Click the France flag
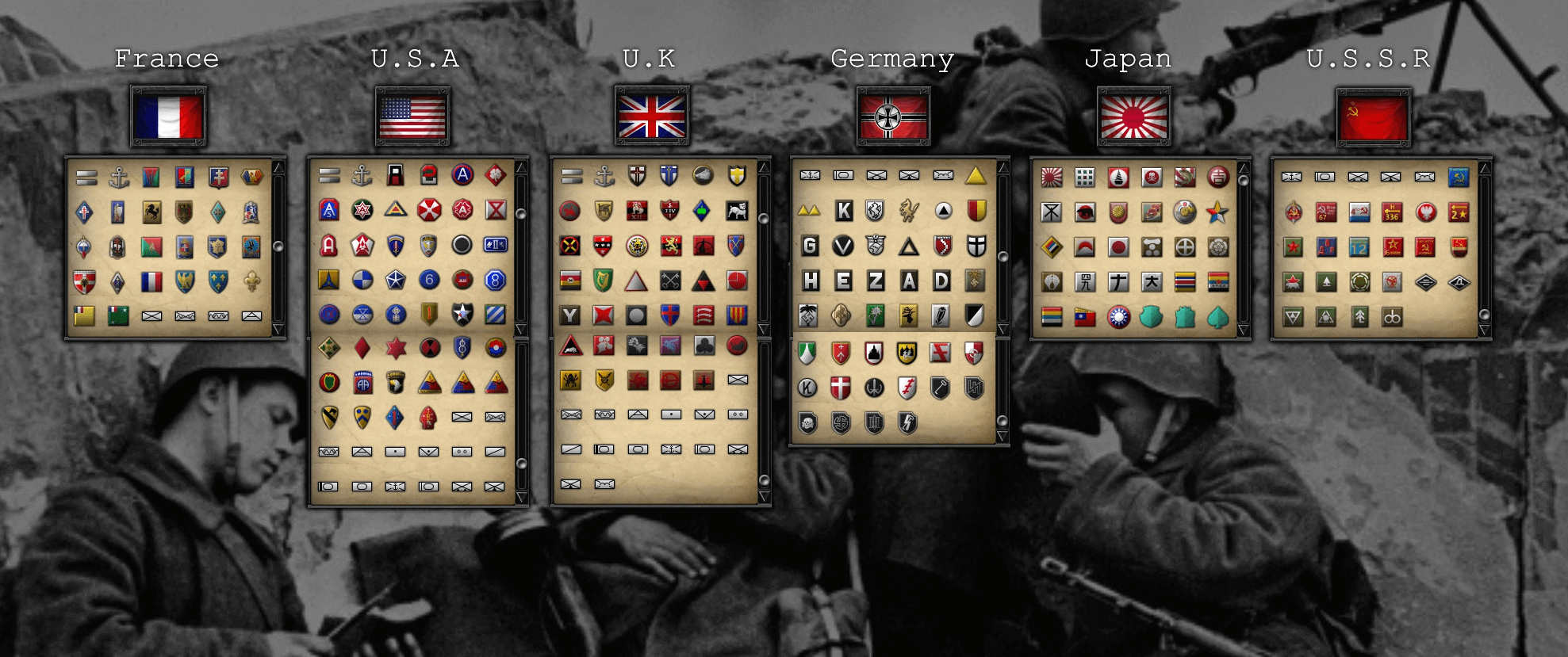 click(x=168, y=117)
